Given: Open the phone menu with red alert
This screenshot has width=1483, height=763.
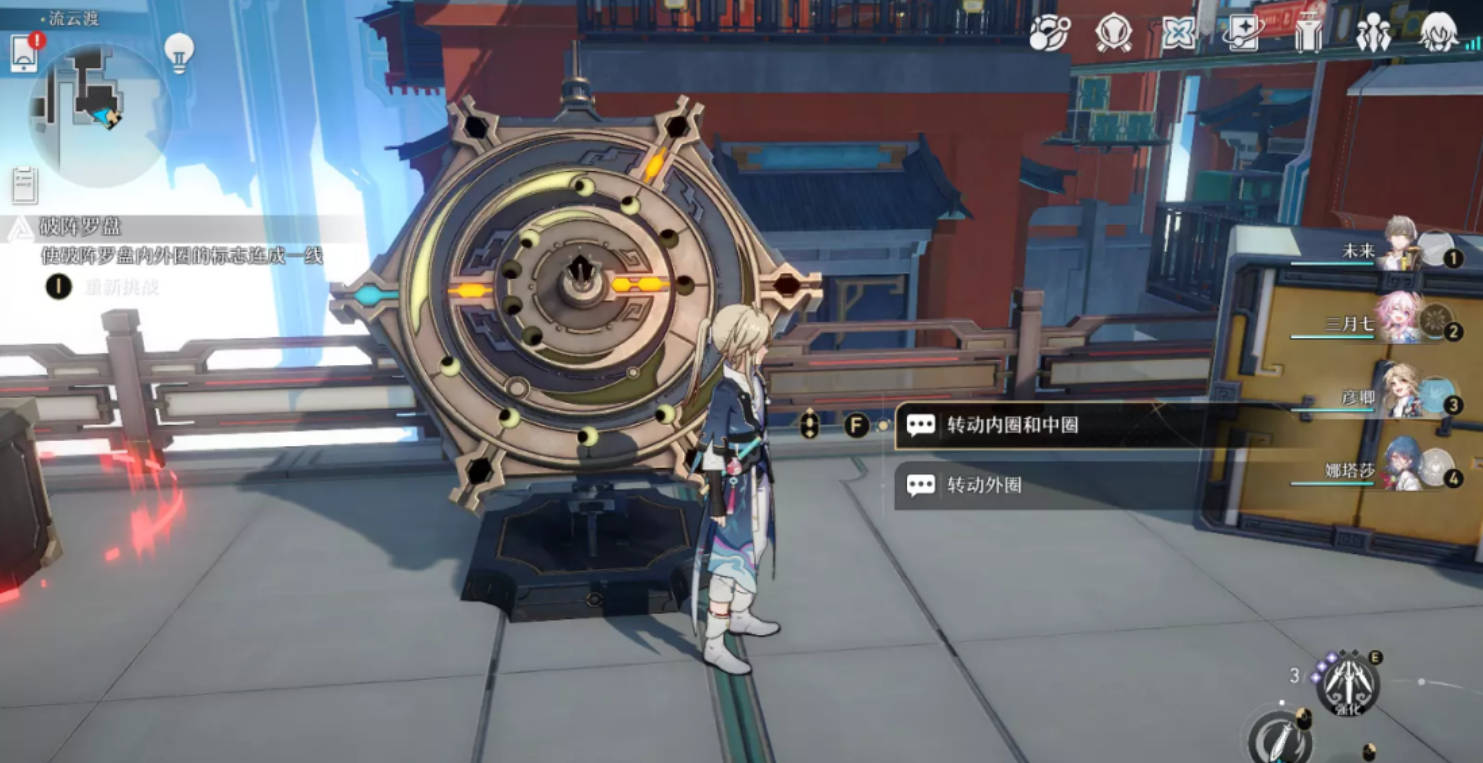Looking at the screenshot, I should coord(25,53).
